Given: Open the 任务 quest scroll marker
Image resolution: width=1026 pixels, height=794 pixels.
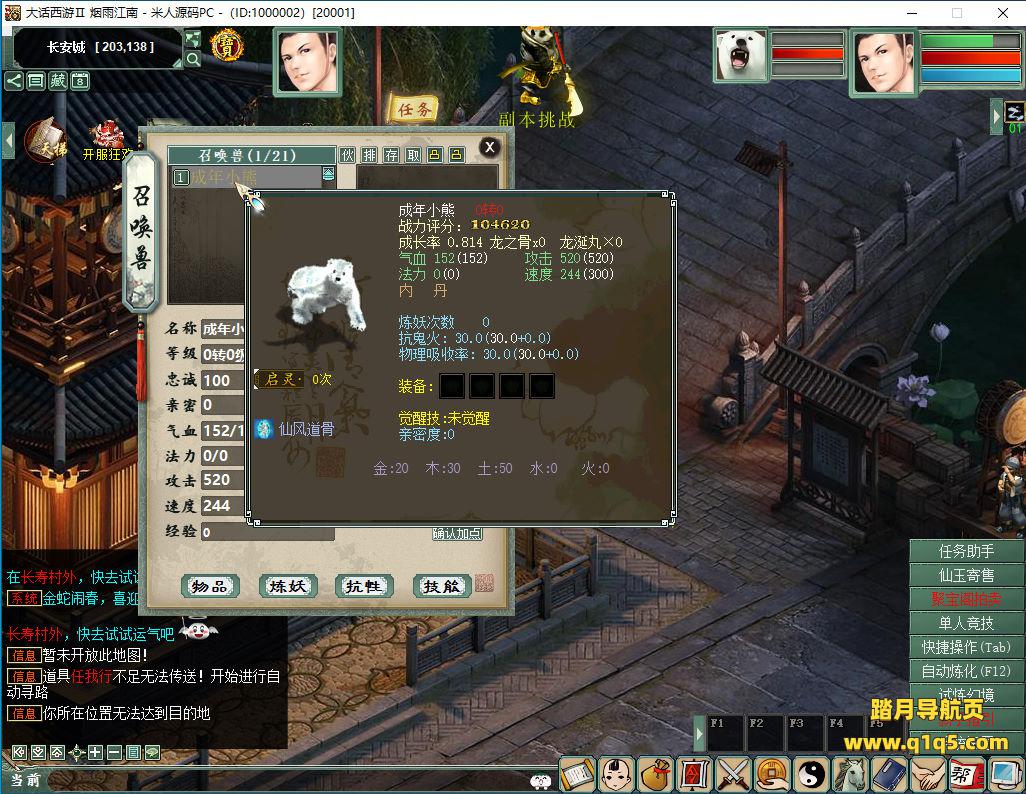Looking at the screenshot, I should point(413,109).
